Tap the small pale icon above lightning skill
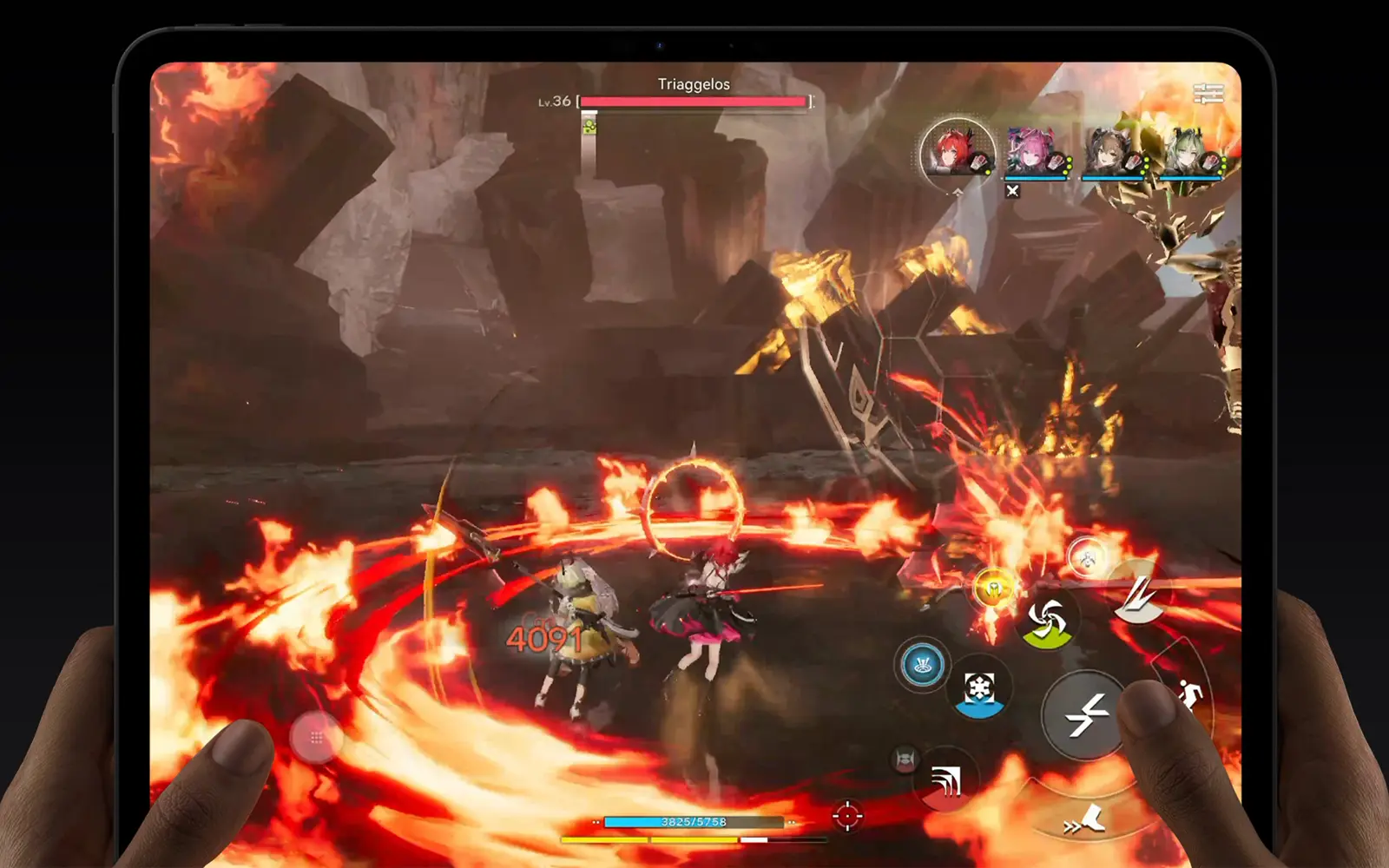 pyautogui.click(x=1086, y=557)
